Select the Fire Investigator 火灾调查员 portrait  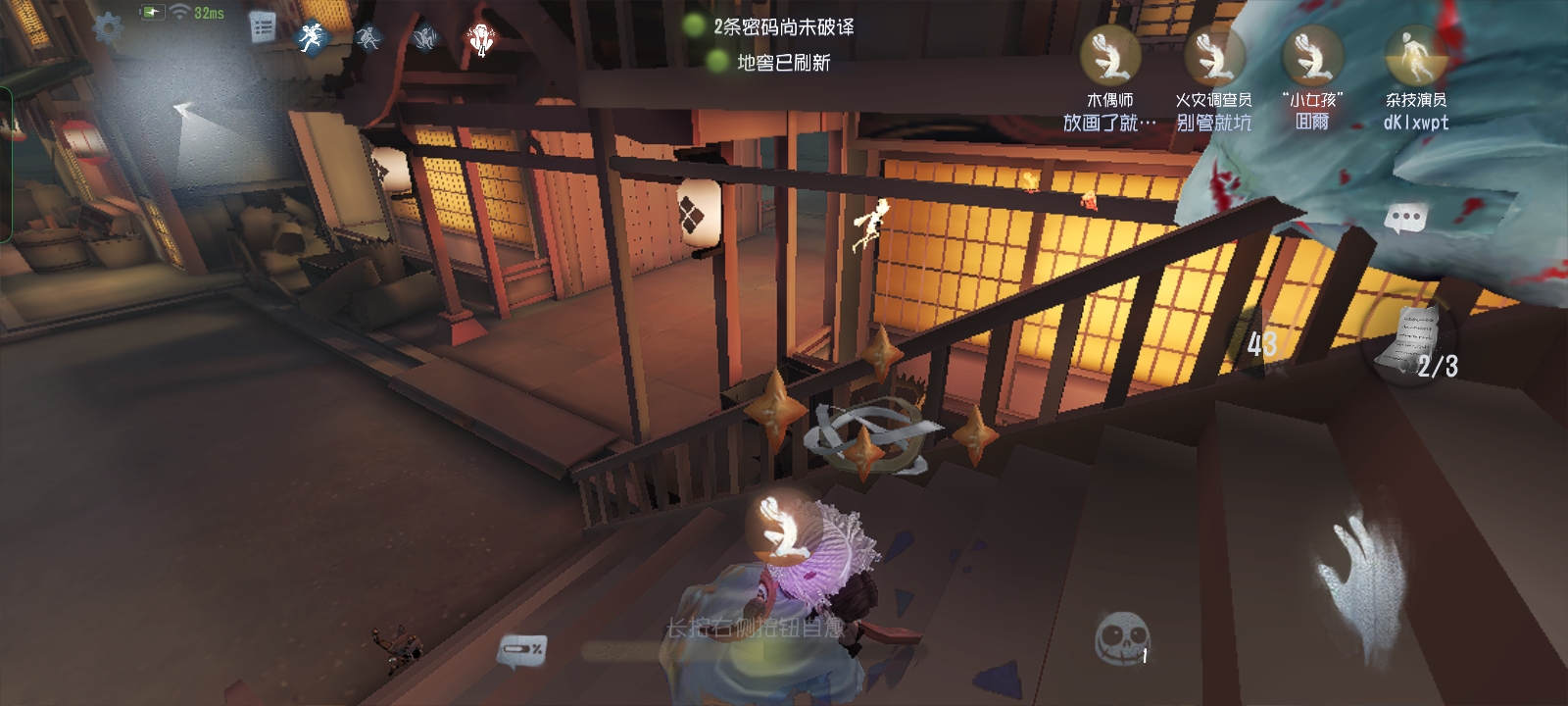coord(1215,57)
